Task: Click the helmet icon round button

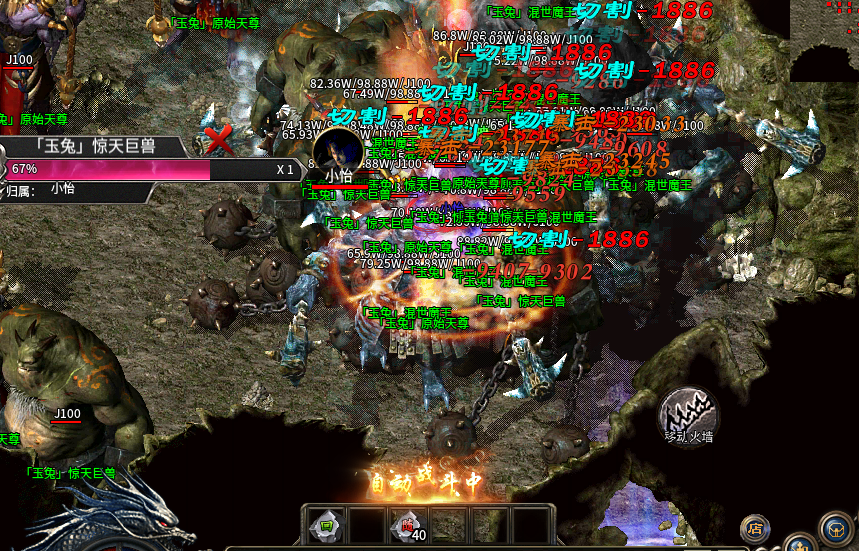Action: [x=835, y=527]
